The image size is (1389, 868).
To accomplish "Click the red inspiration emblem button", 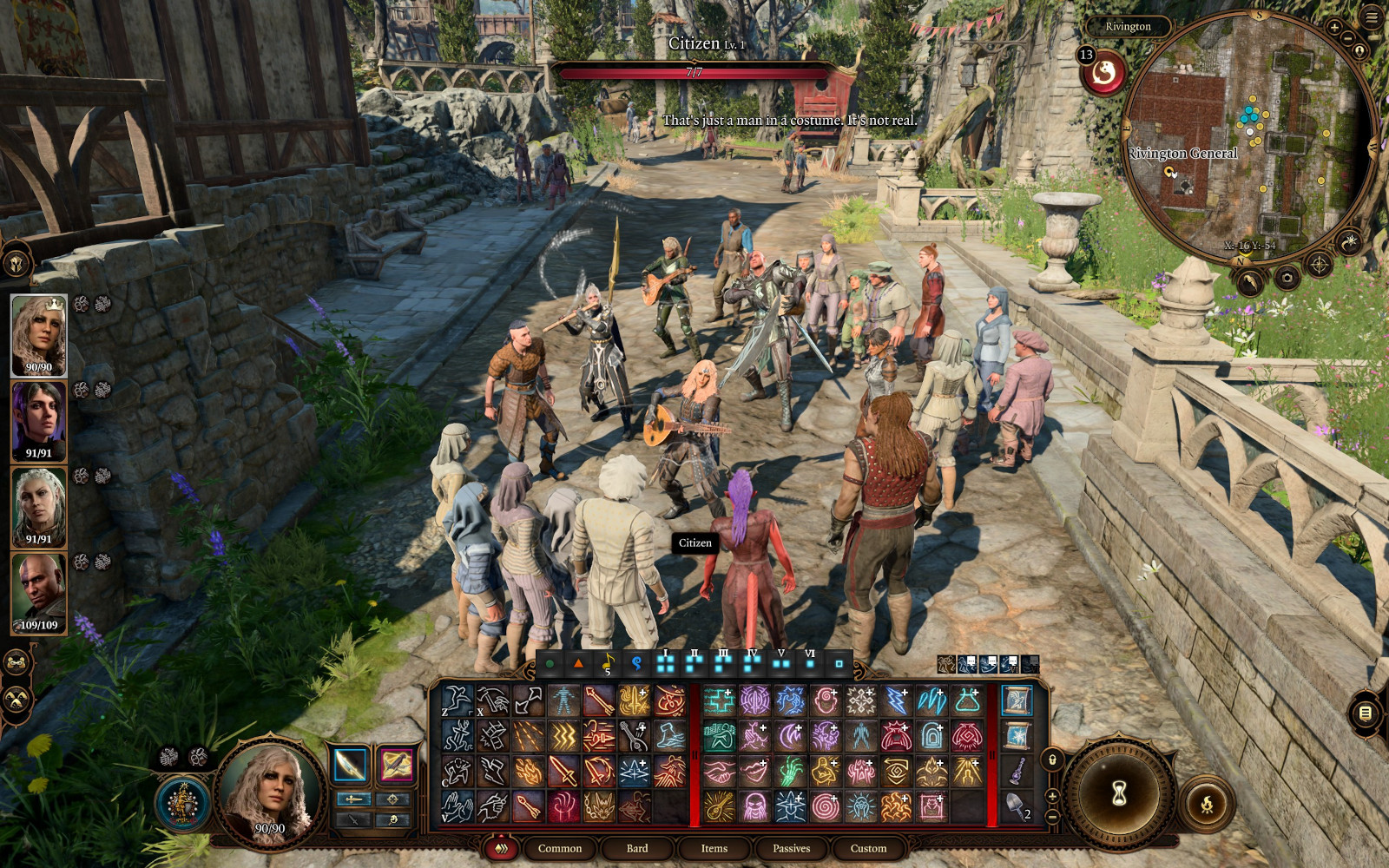I will (x=1103, y=74).
